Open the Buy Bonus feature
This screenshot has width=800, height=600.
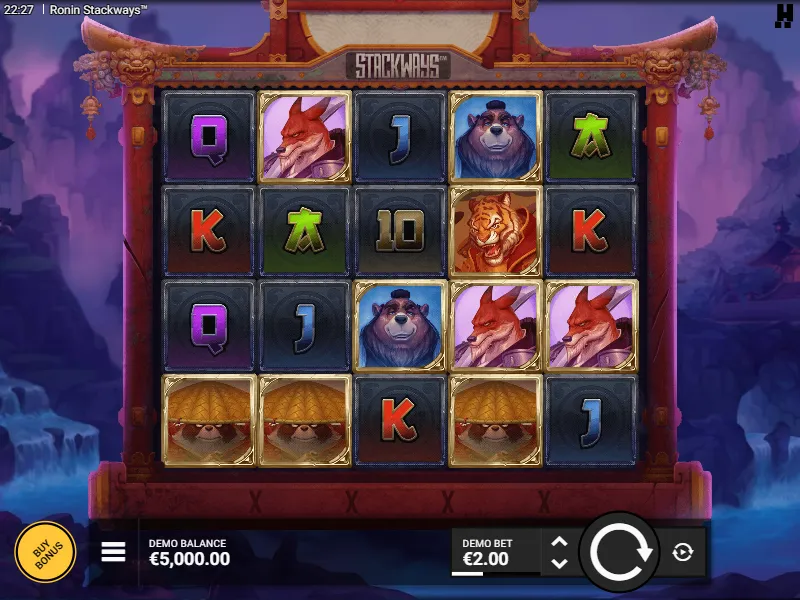point(45,552)
